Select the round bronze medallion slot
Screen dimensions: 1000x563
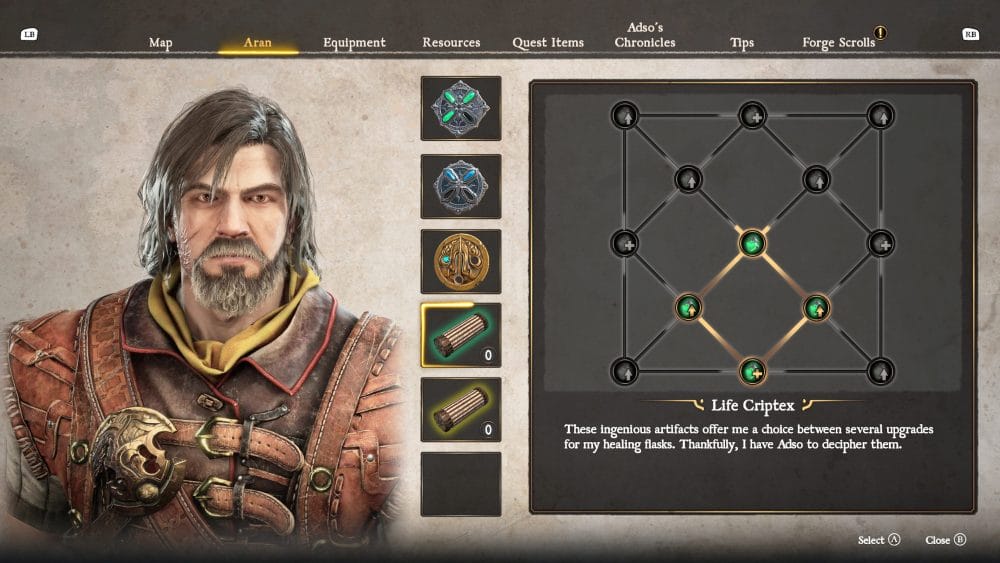click(x=461, y=261)
